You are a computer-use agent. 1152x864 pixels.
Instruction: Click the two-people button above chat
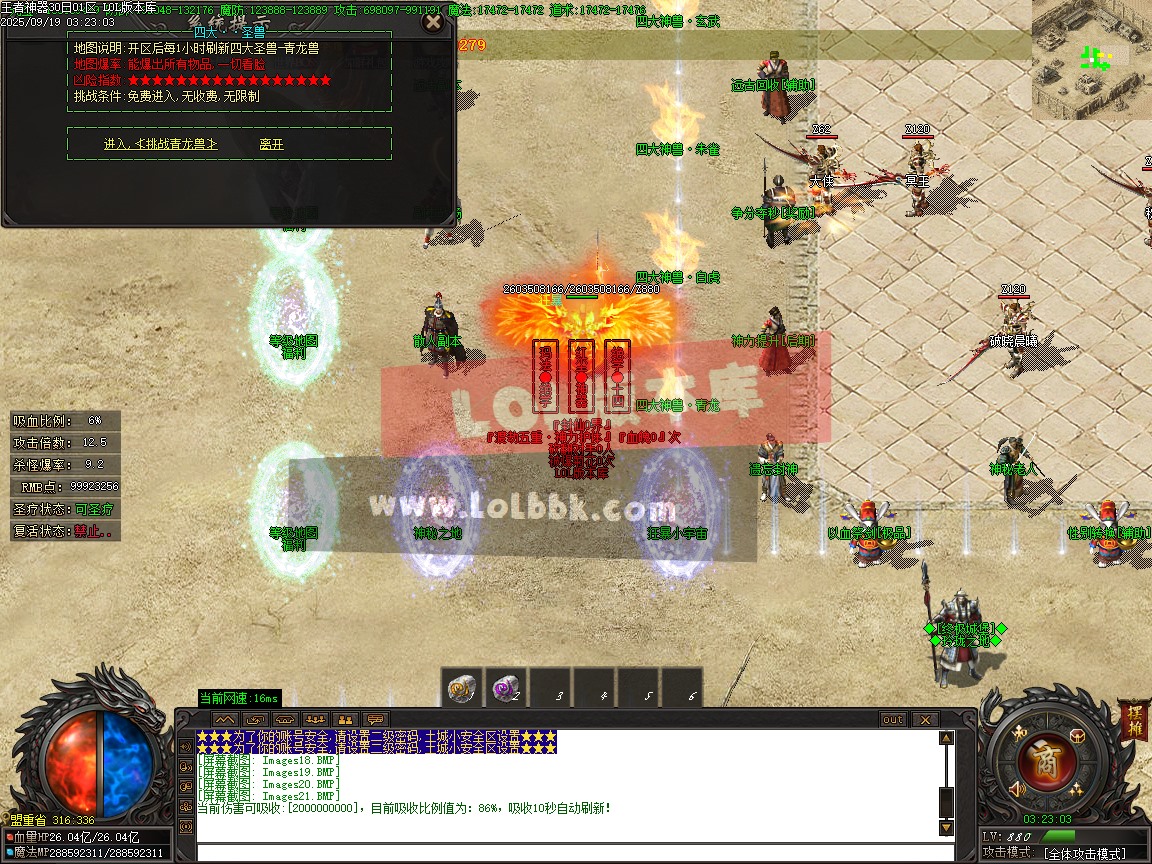tap(345, 719)
